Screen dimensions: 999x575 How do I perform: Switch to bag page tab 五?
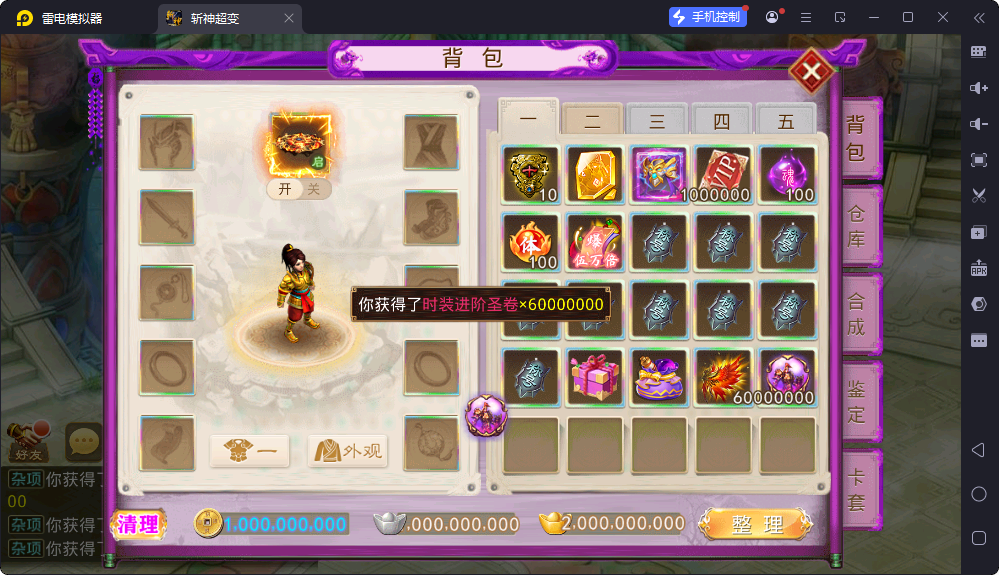point(786,121)
